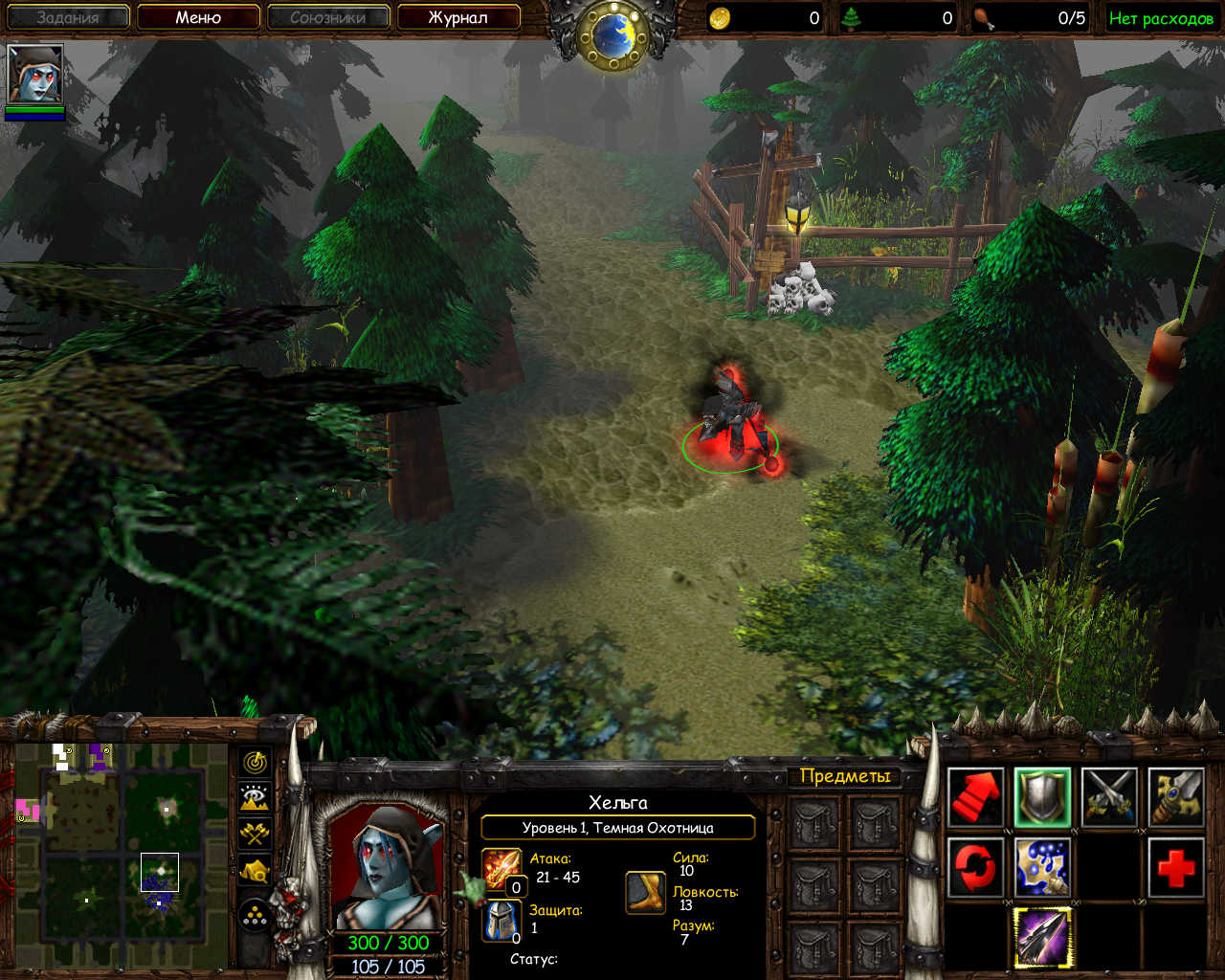Open the Союзники allies button
The width and height of the screenshot is (1225, 980).
327,17
